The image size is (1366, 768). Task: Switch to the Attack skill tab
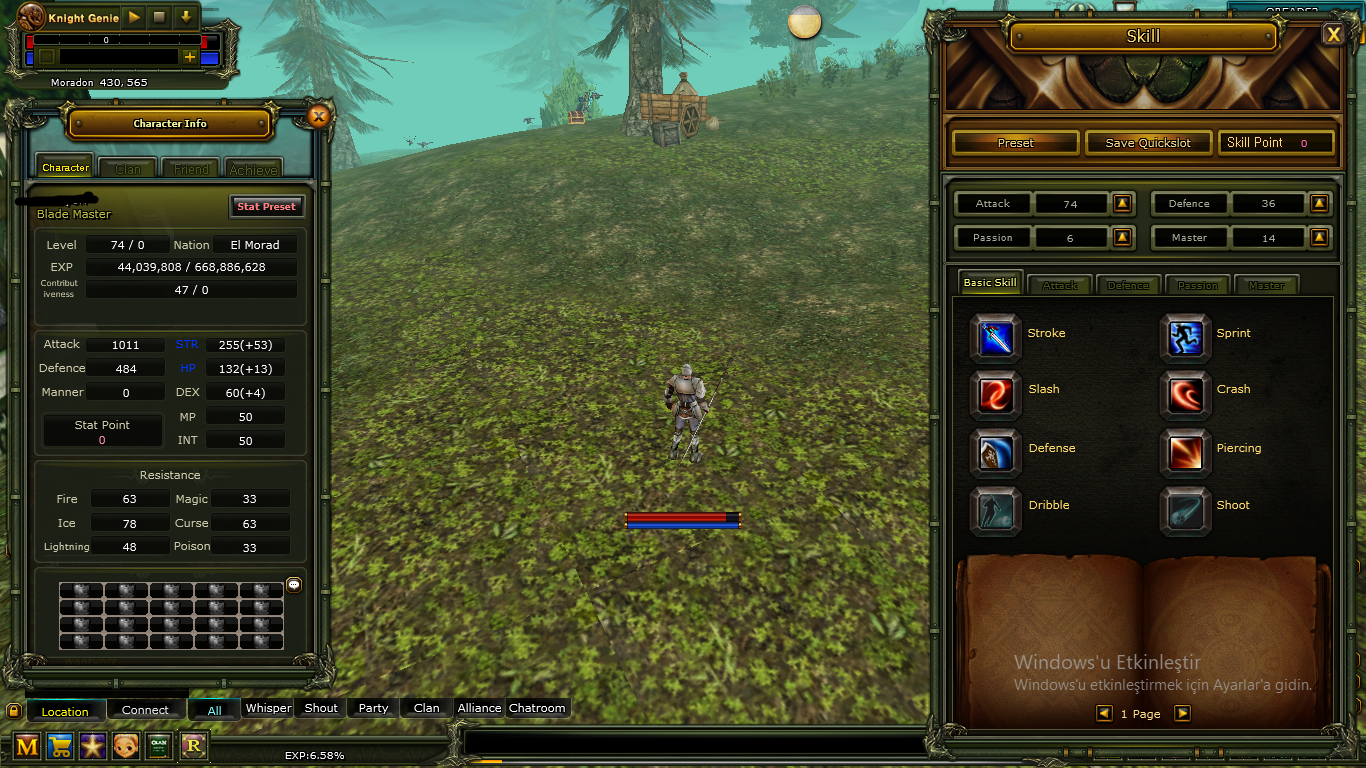click(1059, 284)
